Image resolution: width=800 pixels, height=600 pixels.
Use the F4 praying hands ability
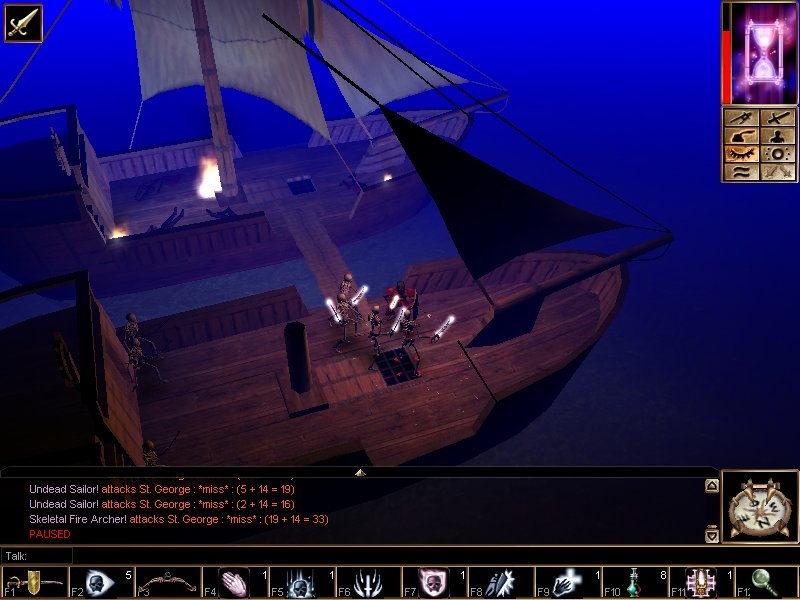(234, 582)
